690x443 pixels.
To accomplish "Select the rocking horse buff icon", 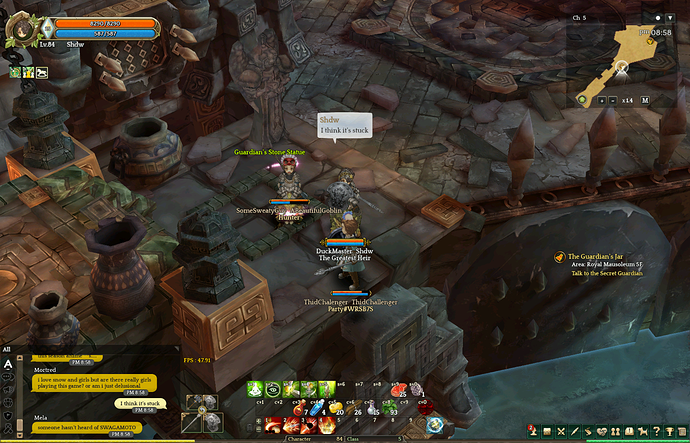I will click(x=42, y=72).
